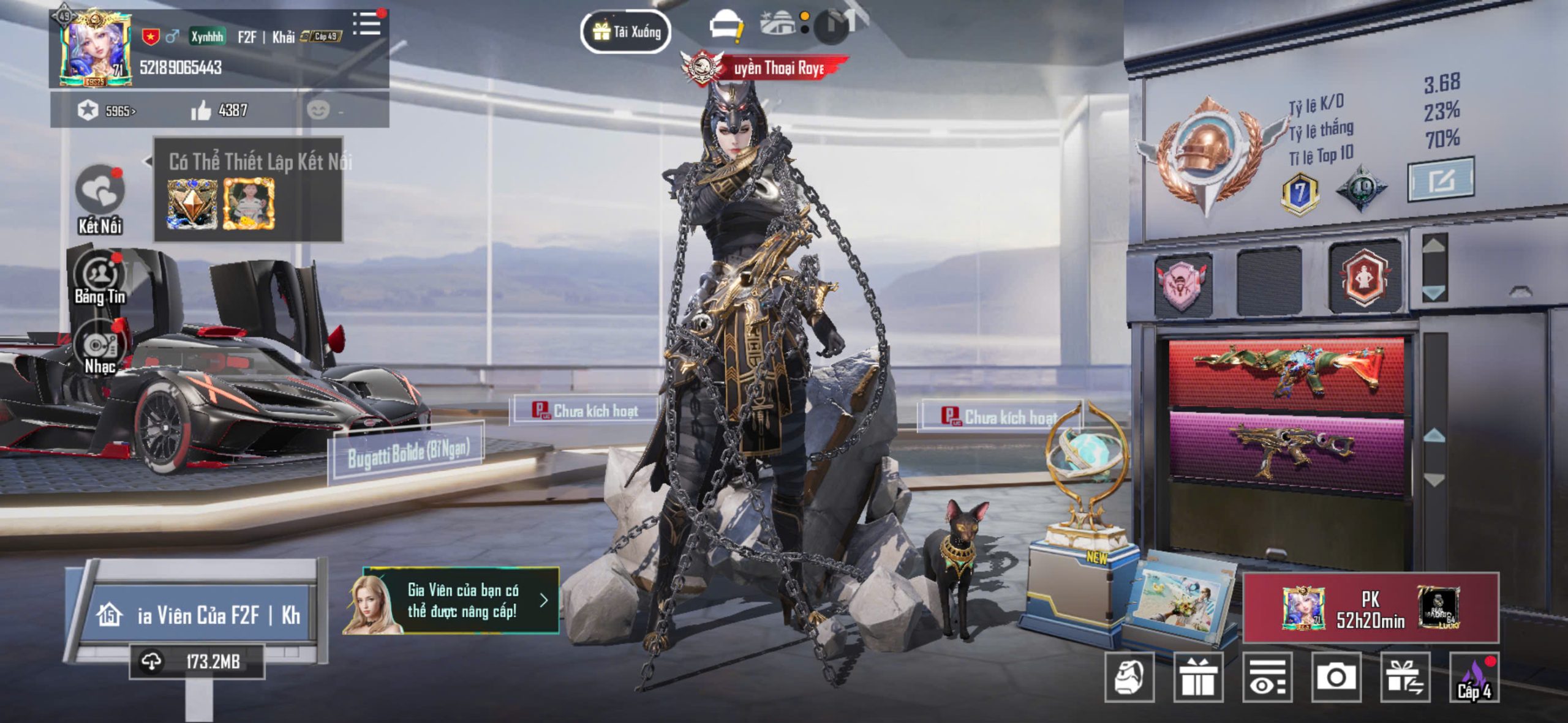Open the hamburger list menu

coord(367,24)
